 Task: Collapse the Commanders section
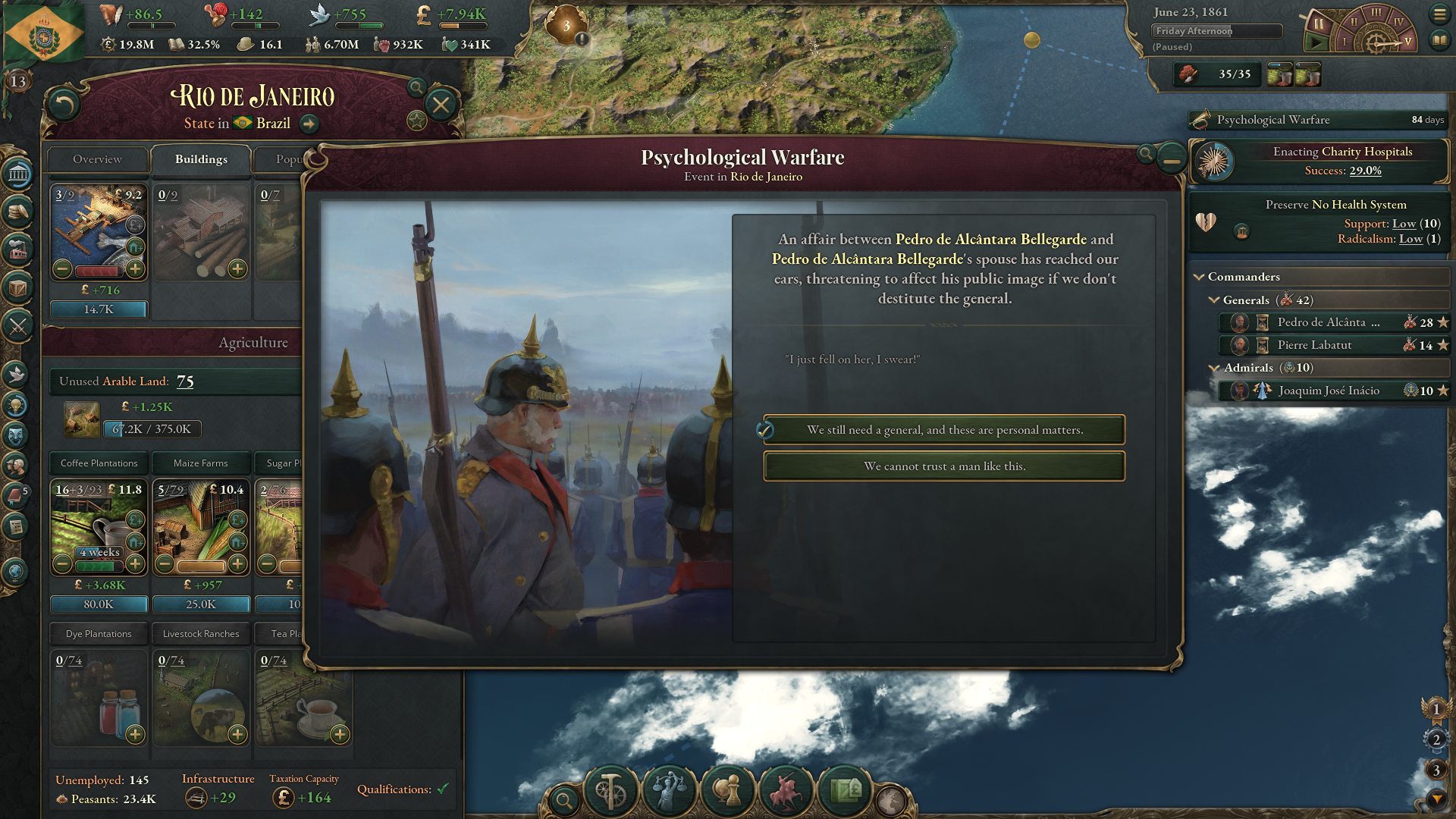click(1200, 276)
